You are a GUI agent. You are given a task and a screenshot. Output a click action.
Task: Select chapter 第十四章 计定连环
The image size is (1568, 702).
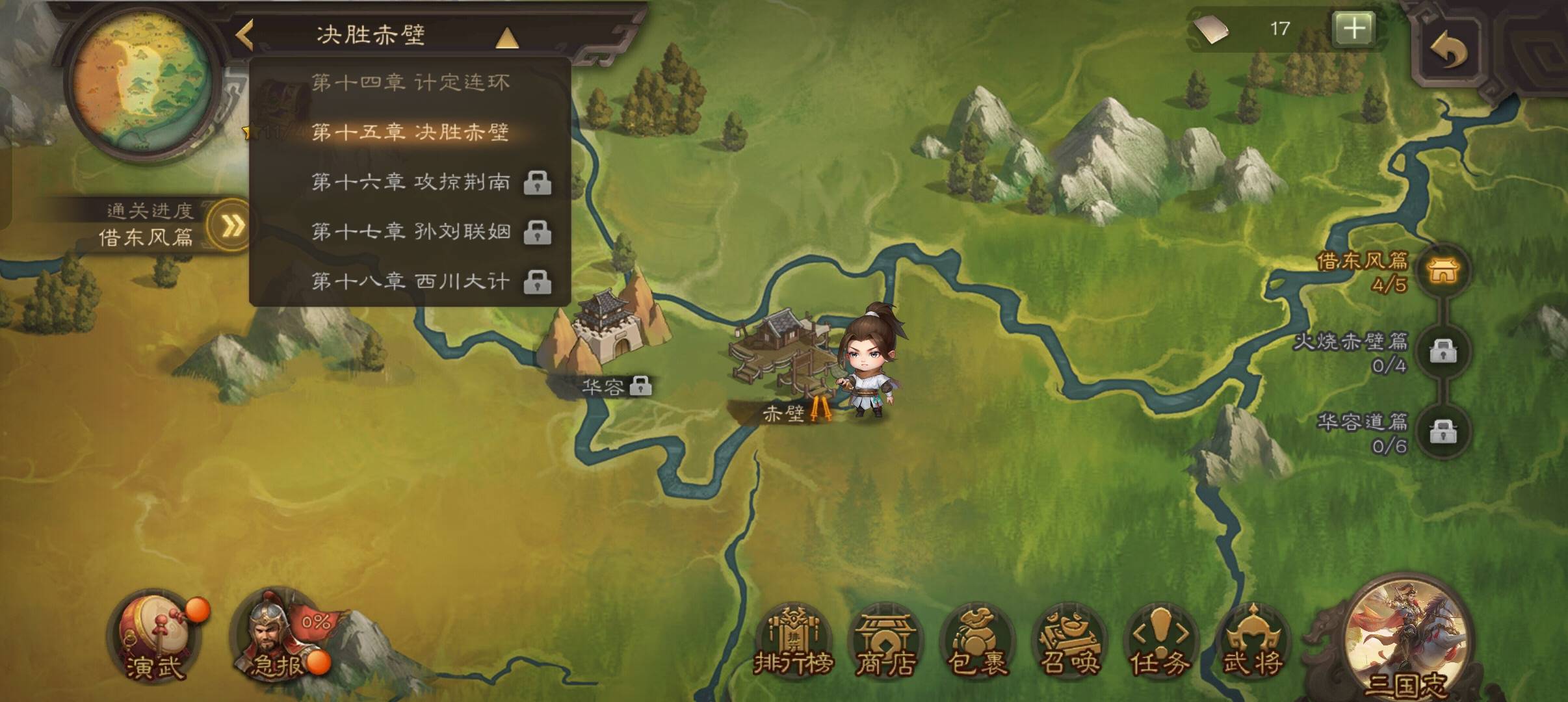point(410,83)
